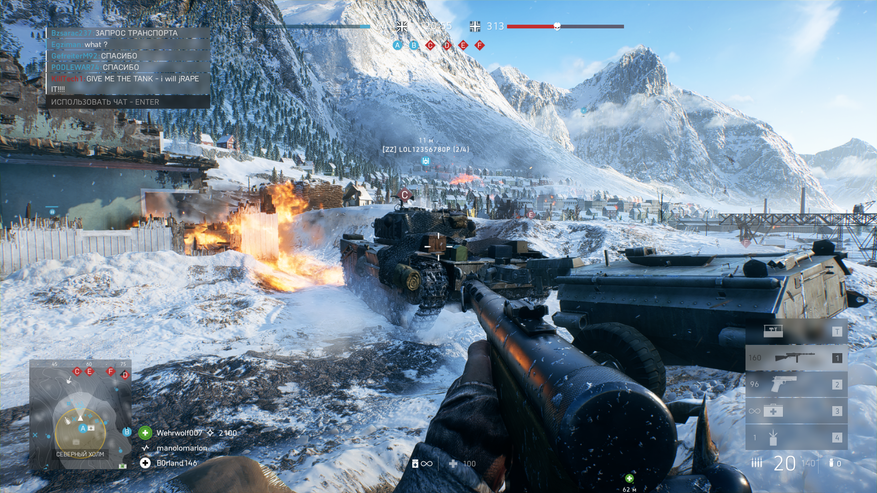Choose the medical pouch gadget slot
The width and height of the screenshot is (877, 493).
[795, 410]
